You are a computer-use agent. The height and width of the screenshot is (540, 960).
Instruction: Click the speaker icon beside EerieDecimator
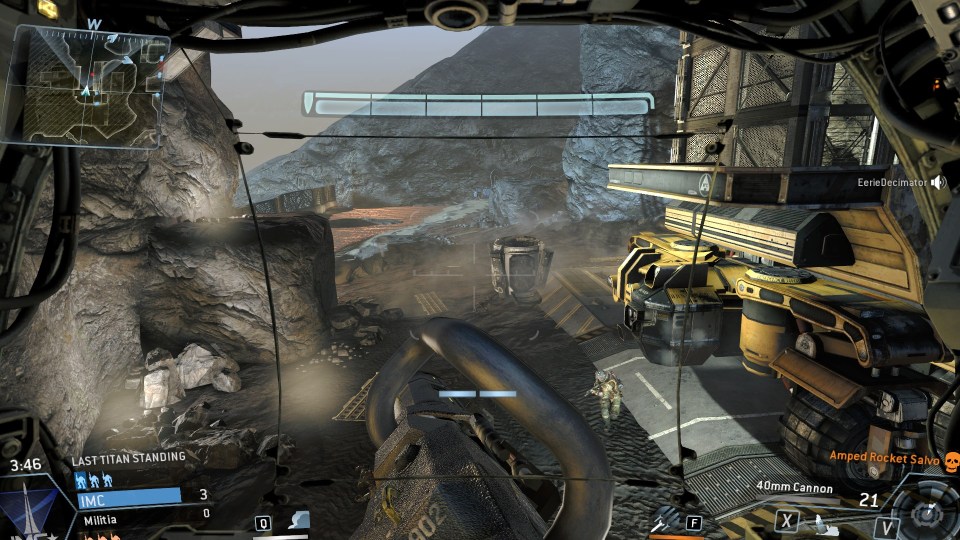tap(938, 182)
